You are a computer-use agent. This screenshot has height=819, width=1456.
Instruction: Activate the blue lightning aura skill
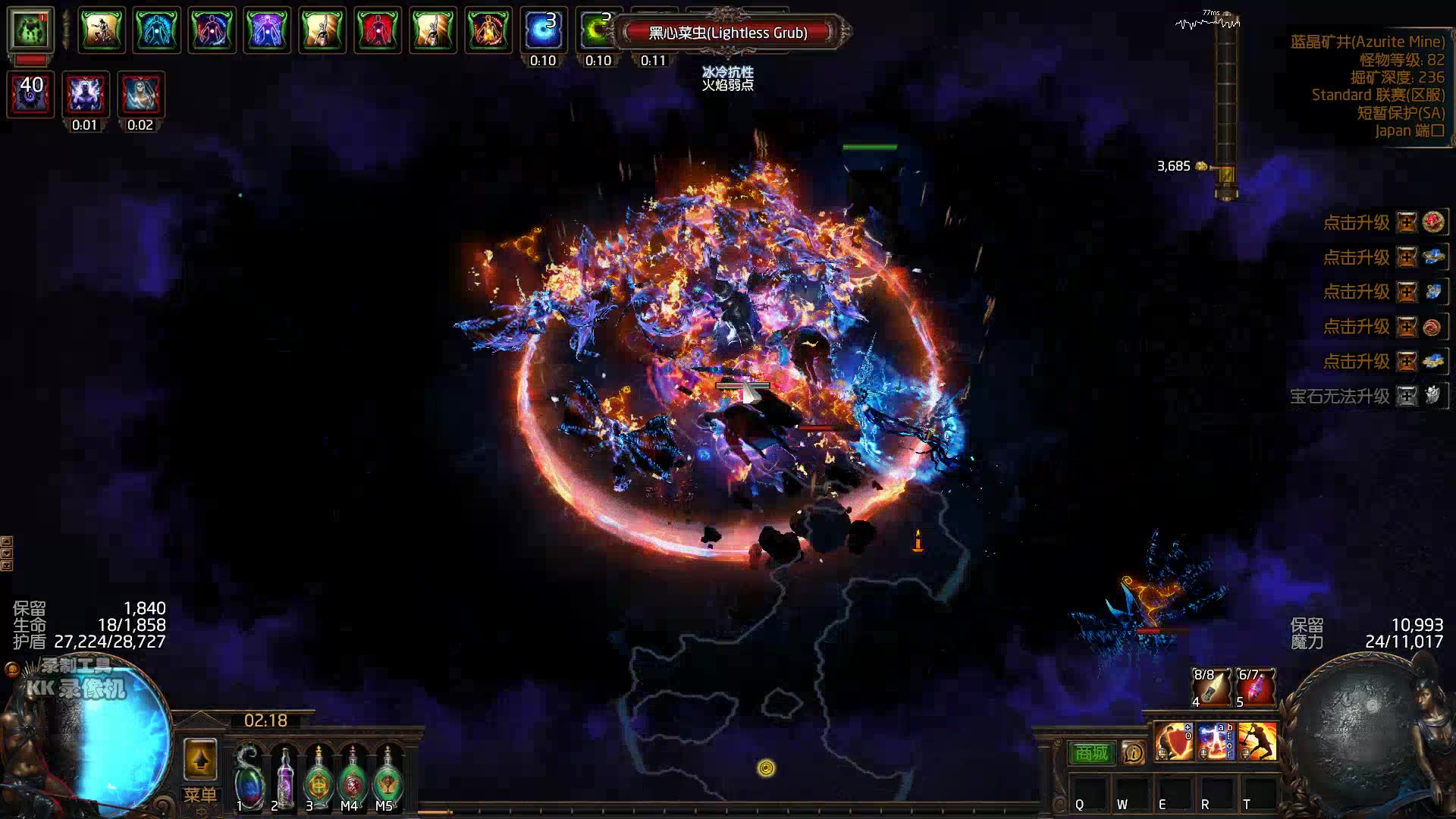click(x=1216, y=741)
